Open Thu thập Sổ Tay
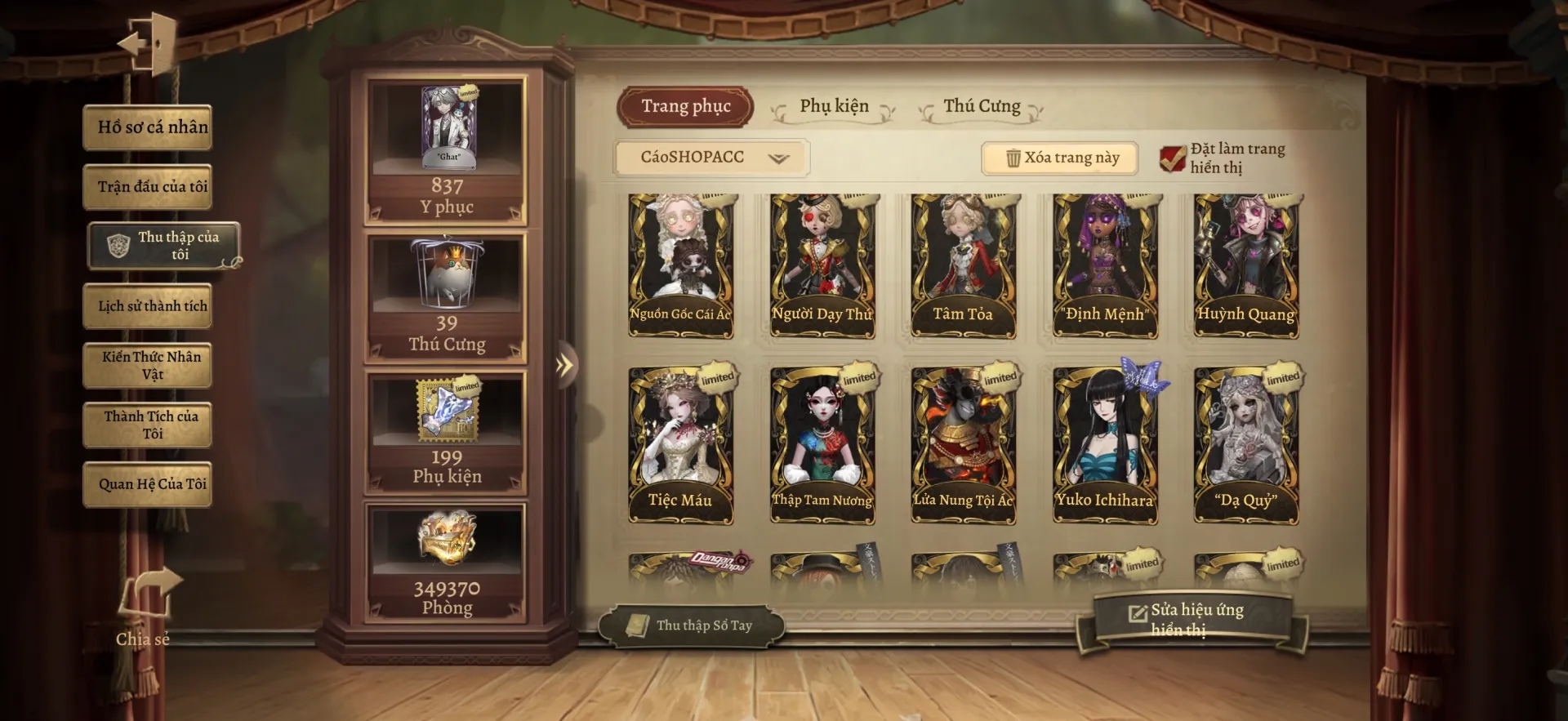Screen dimensions: 1568x721 pyautogui.click(x=692, y=625)
